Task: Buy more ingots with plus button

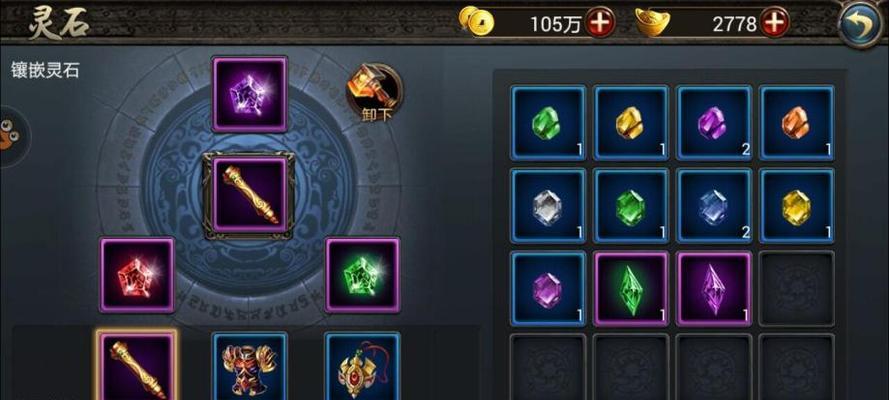Action: [x=774, y=22]
